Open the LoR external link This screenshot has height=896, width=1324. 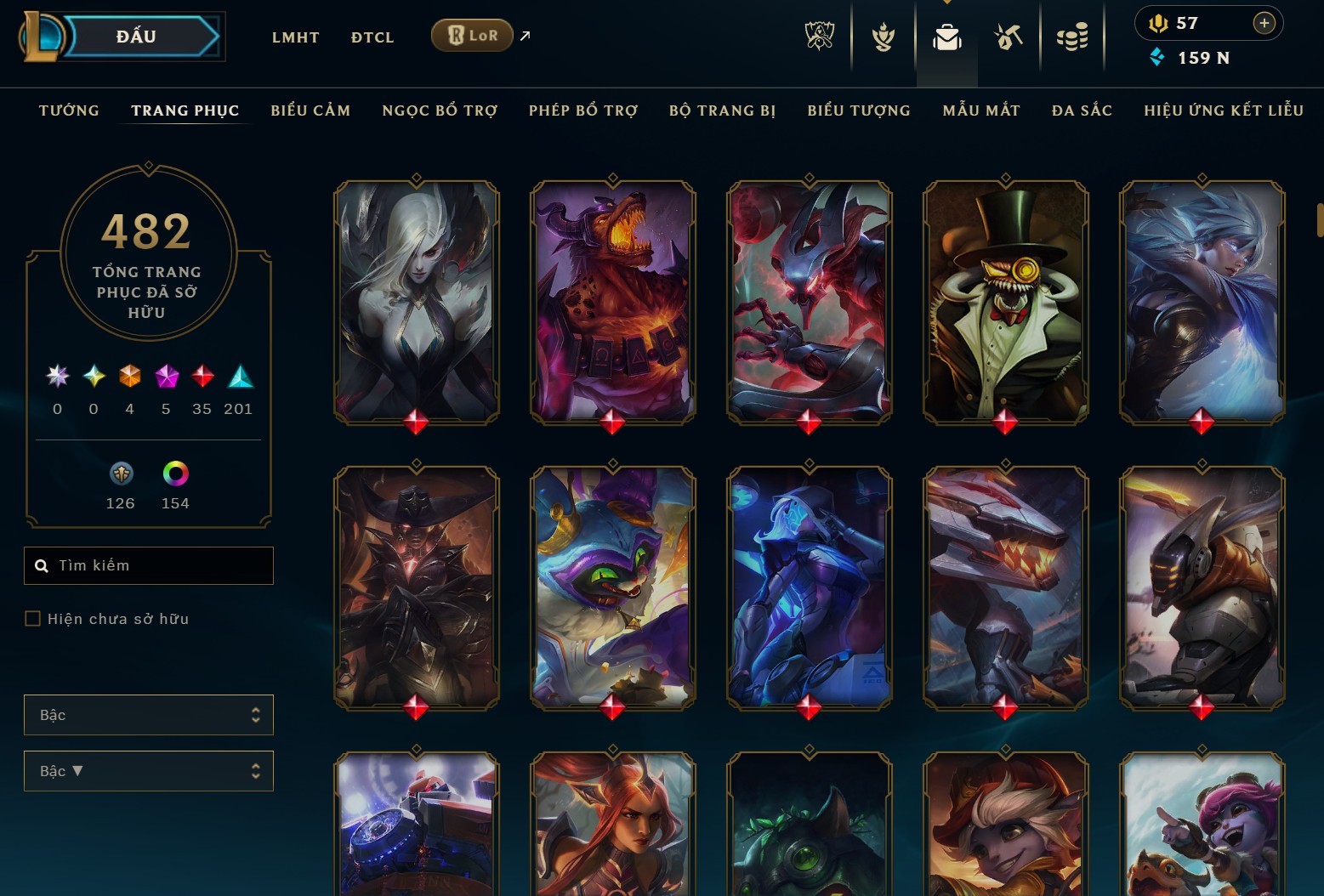coord(525,36)
